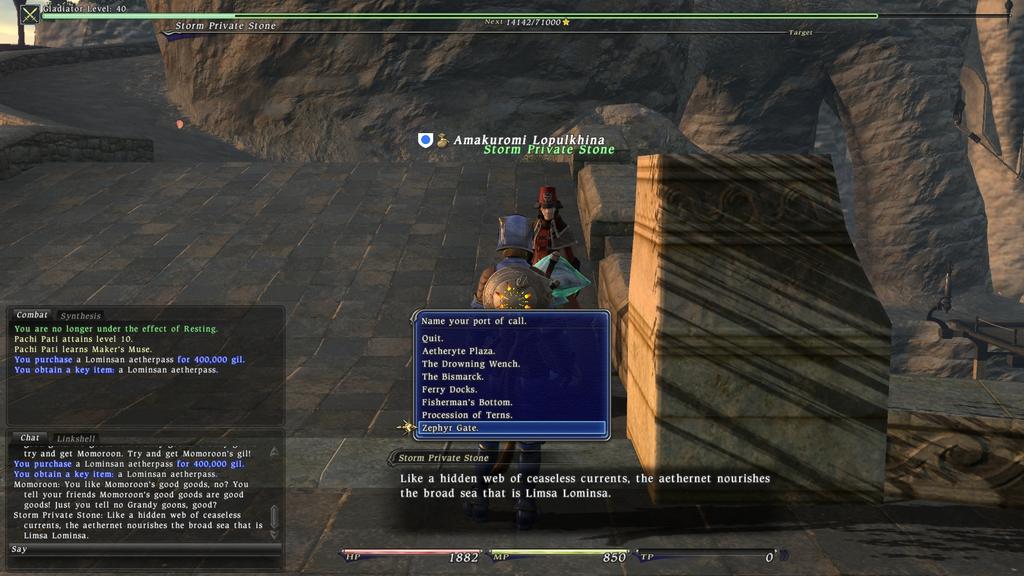This screenshot has width=1024, height=576.
Task: Switch to the Linkshell tab
Action: 76,439
